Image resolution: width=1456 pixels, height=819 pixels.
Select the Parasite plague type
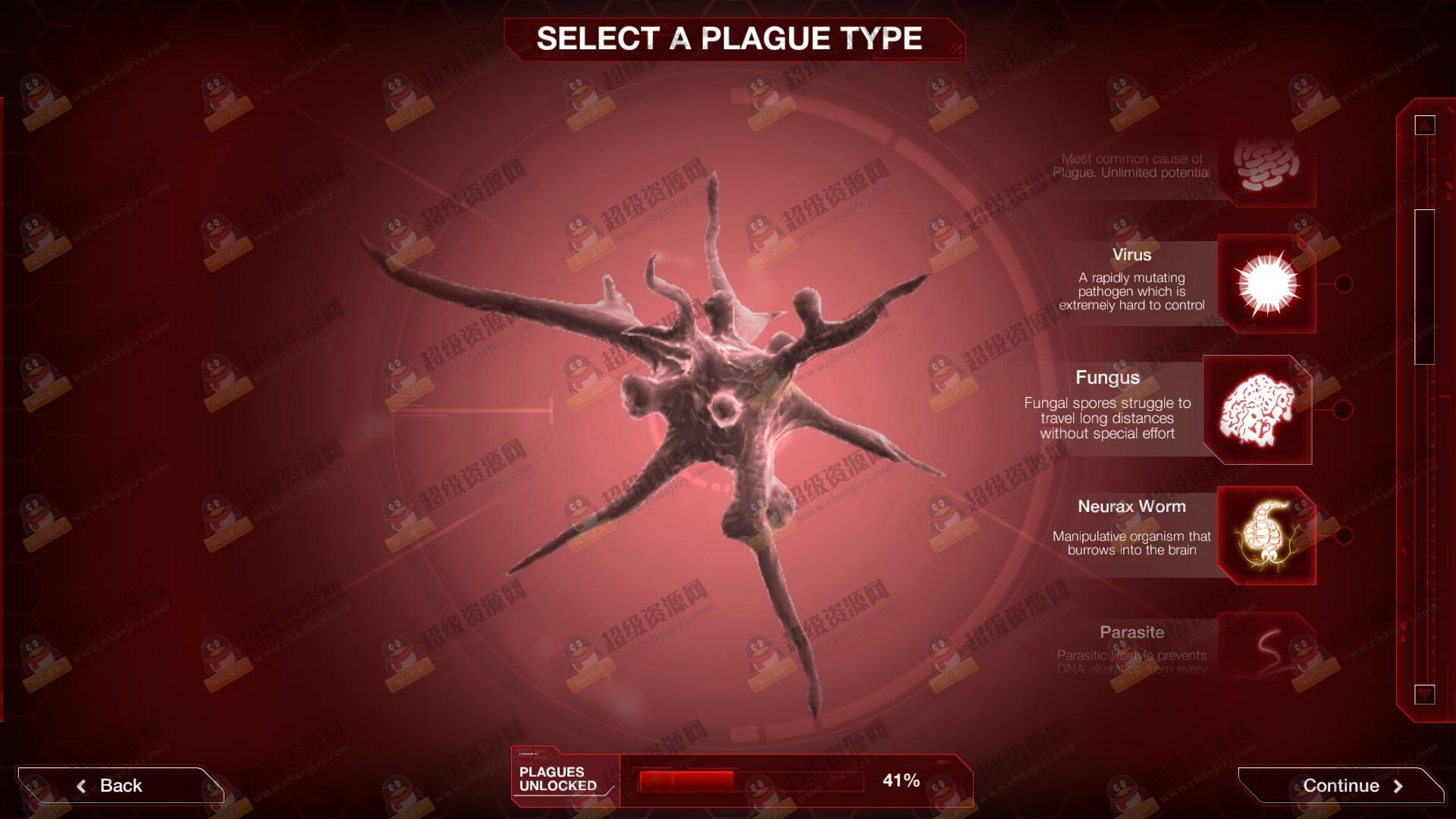1266,648
